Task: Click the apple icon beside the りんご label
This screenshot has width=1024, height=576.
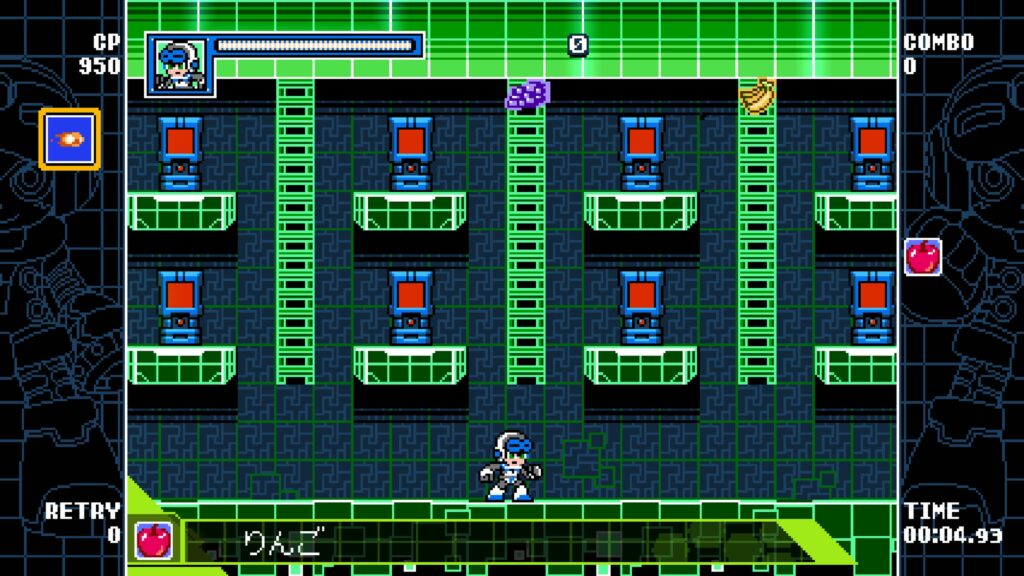Action: [x=153, y=540]
